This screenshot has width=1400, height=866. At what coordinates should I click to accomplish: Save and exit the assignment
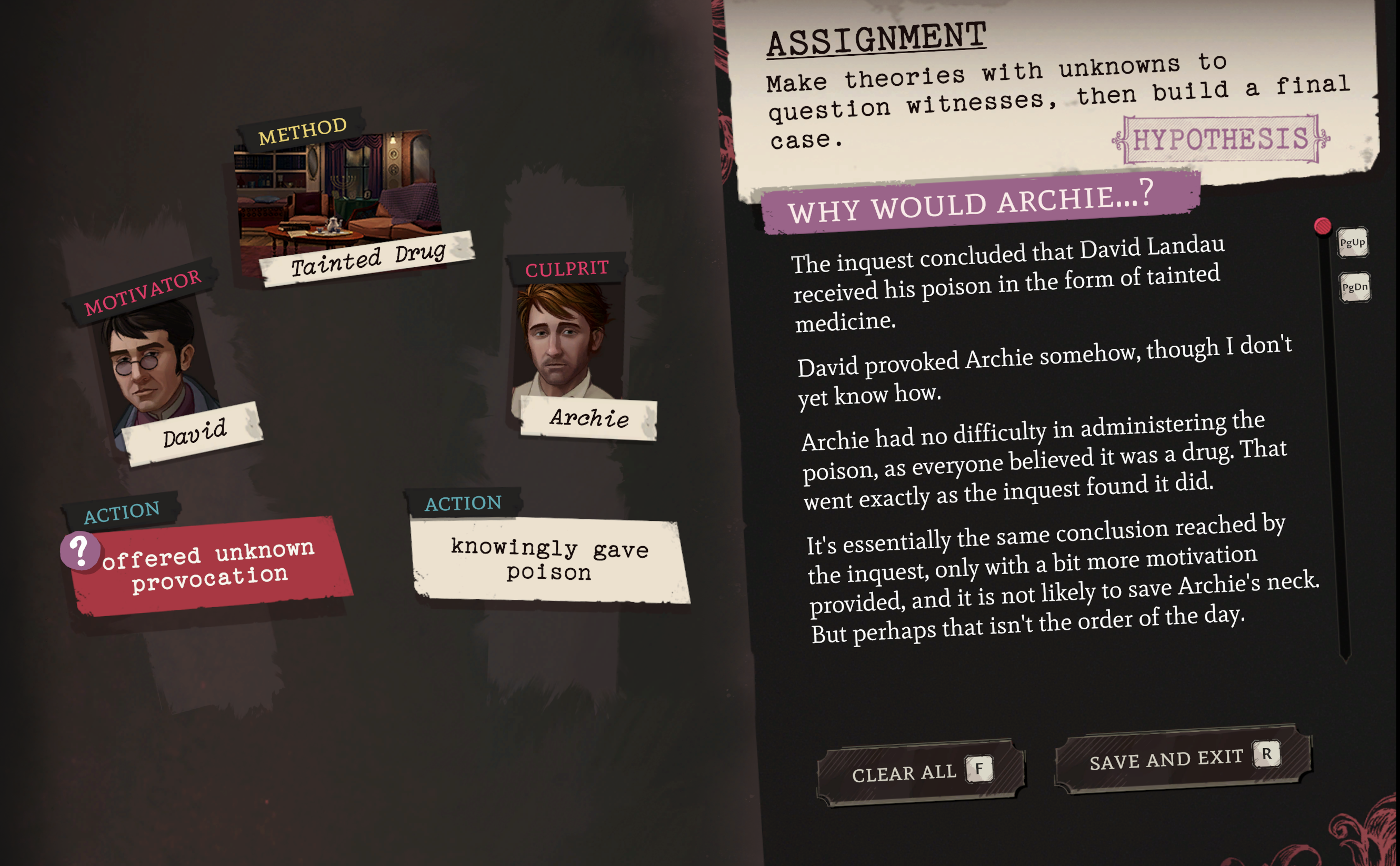tap(1182, 758)
